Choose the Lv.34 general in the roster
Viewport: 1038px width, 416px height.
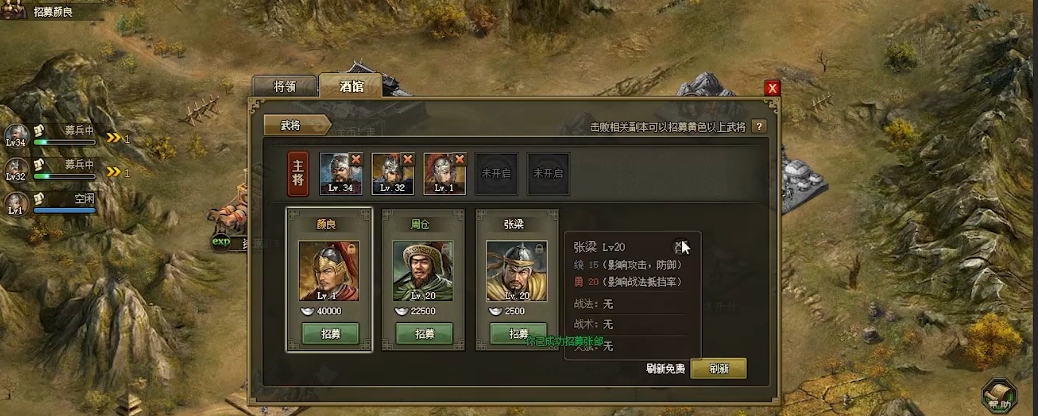coord(340,172)
